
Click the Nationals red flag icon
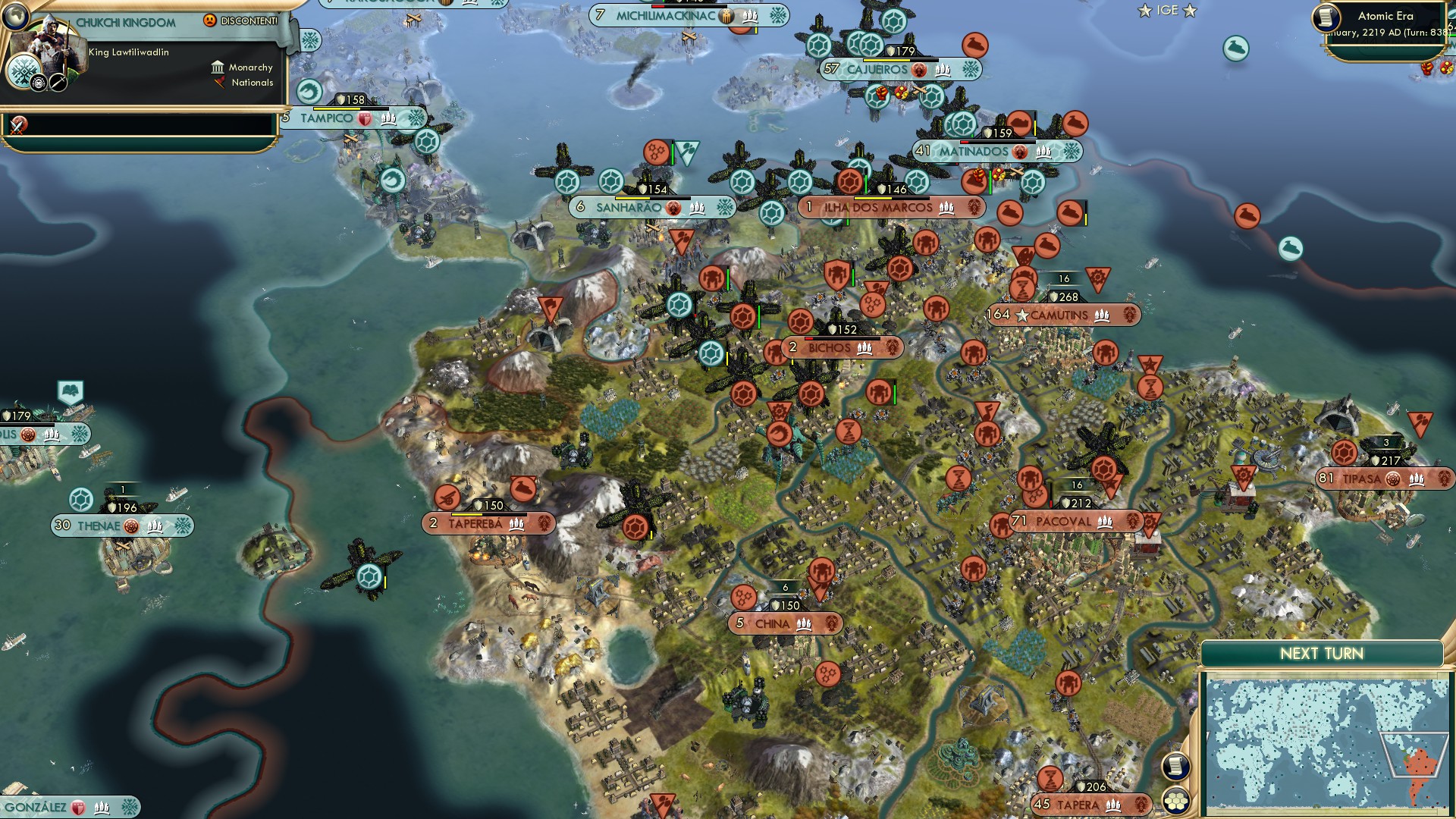click(220, 83)
